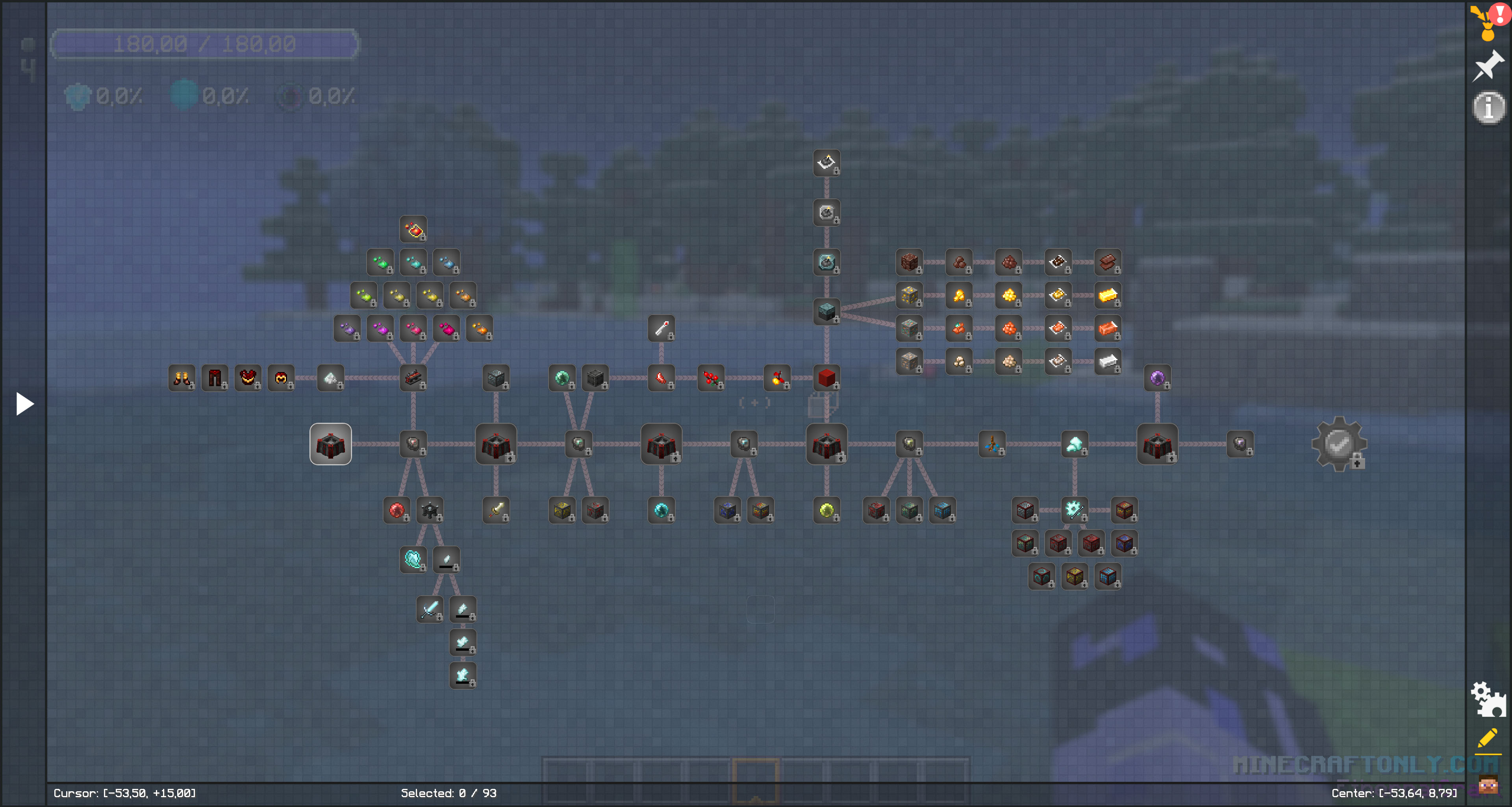Select the gold ingot quest node

pyautogui.click(x=1108, y=295)
